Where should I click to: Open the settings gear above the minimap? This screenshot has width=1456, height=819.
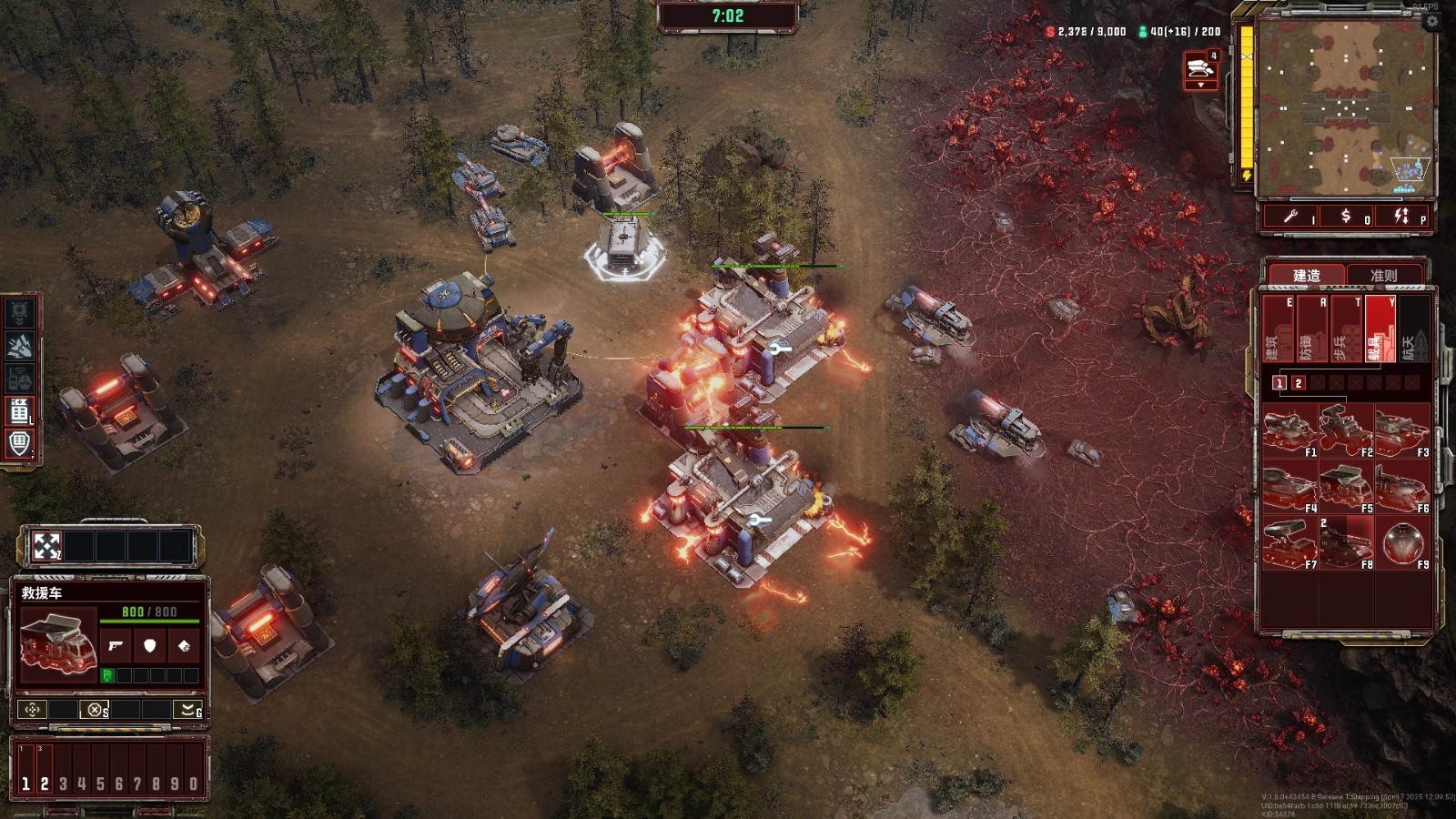click(1431, 21)
